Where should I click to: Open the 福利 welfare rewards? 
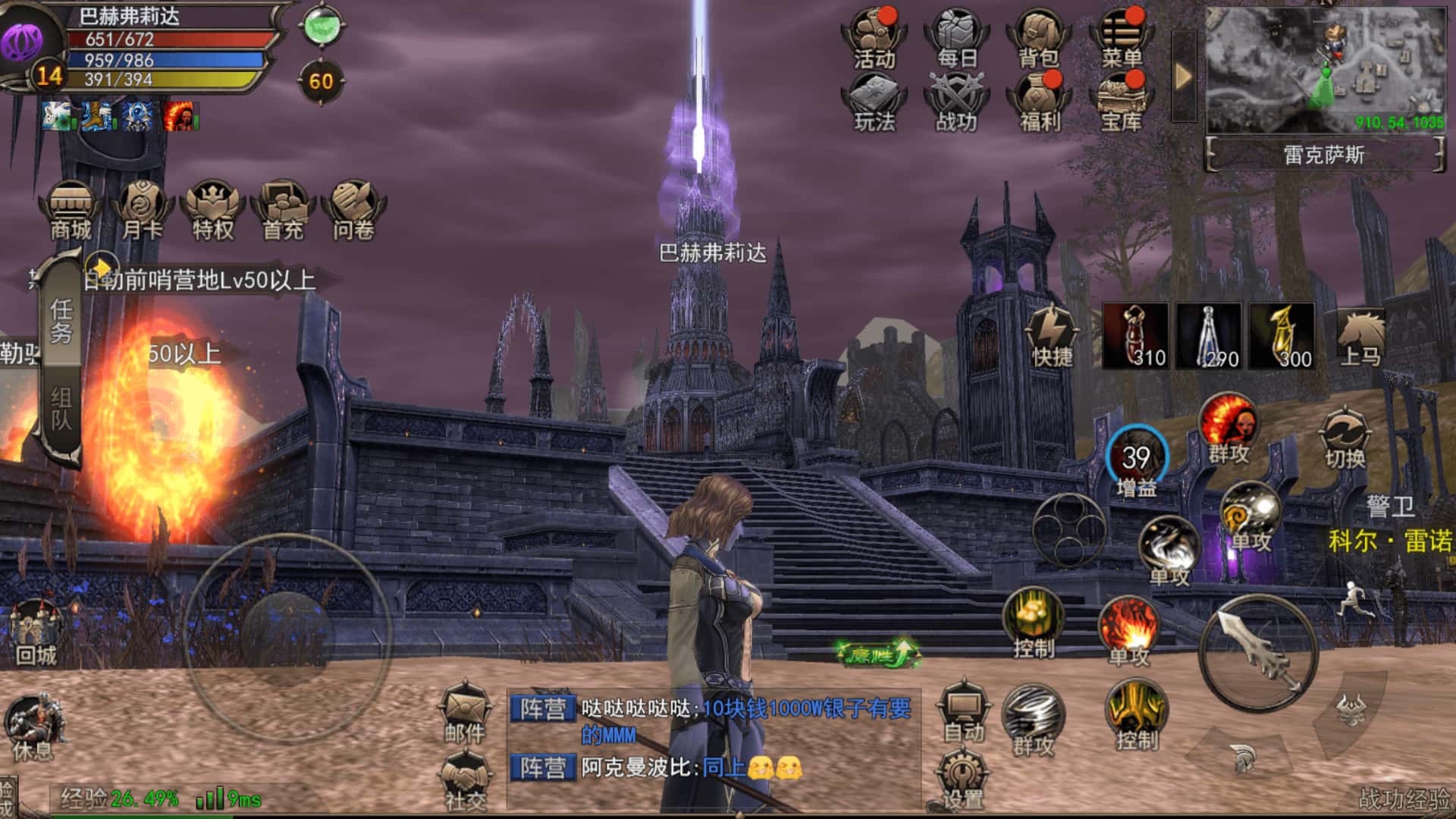(x=1038, y=102)
